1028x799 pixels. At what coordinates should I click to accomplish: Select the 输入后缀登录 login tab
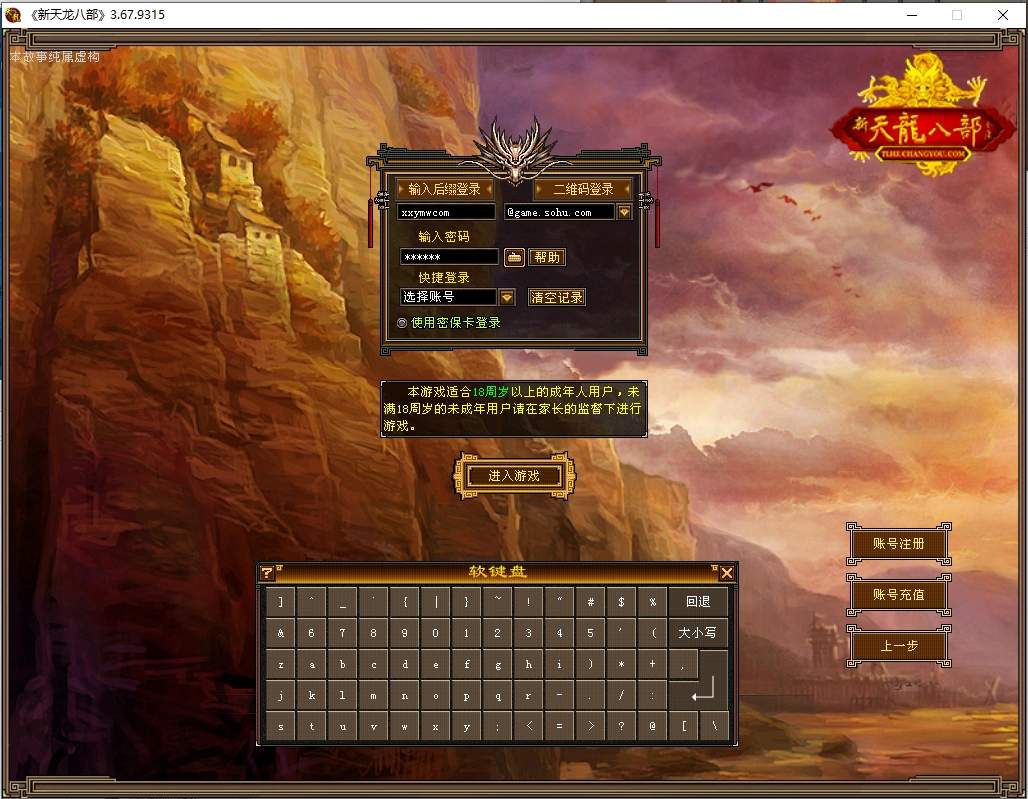click(x=444, y=189)
